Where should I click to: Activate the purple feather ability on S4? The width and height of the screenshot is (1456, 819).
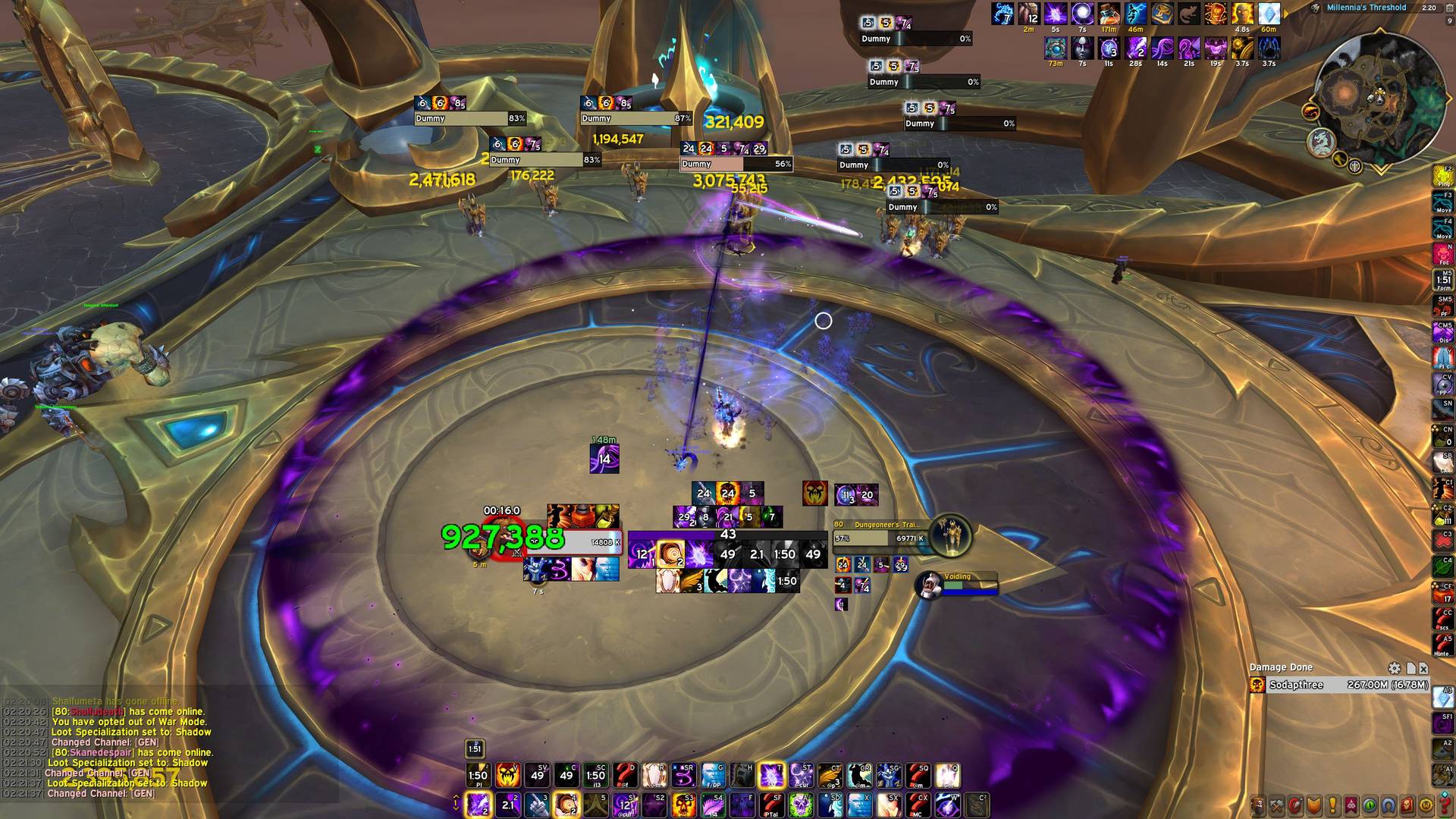pyautogui.click(x=712, y=805)
